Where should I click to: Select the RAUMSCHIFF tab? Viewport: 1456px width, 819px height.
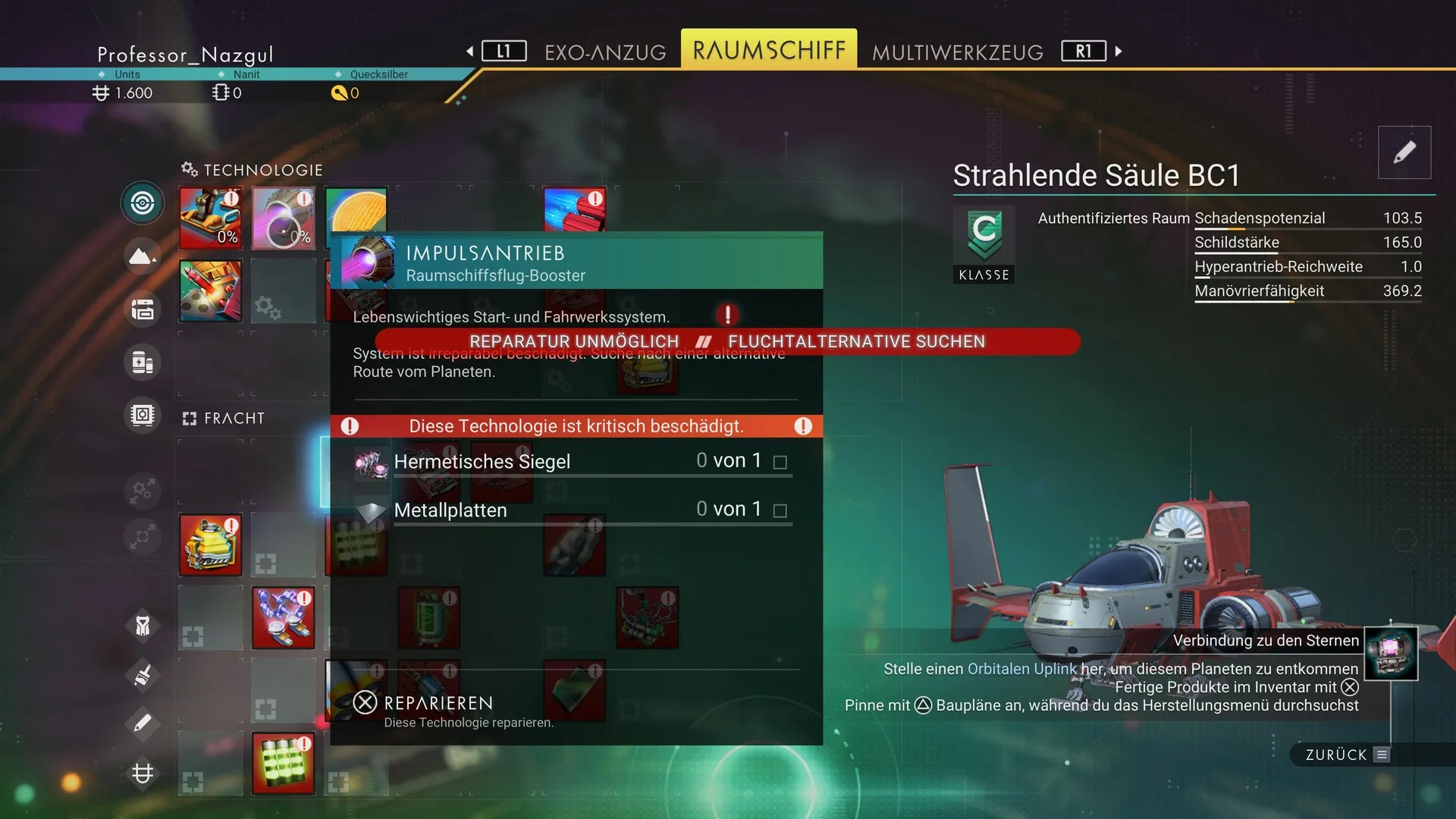coord(768,50)
